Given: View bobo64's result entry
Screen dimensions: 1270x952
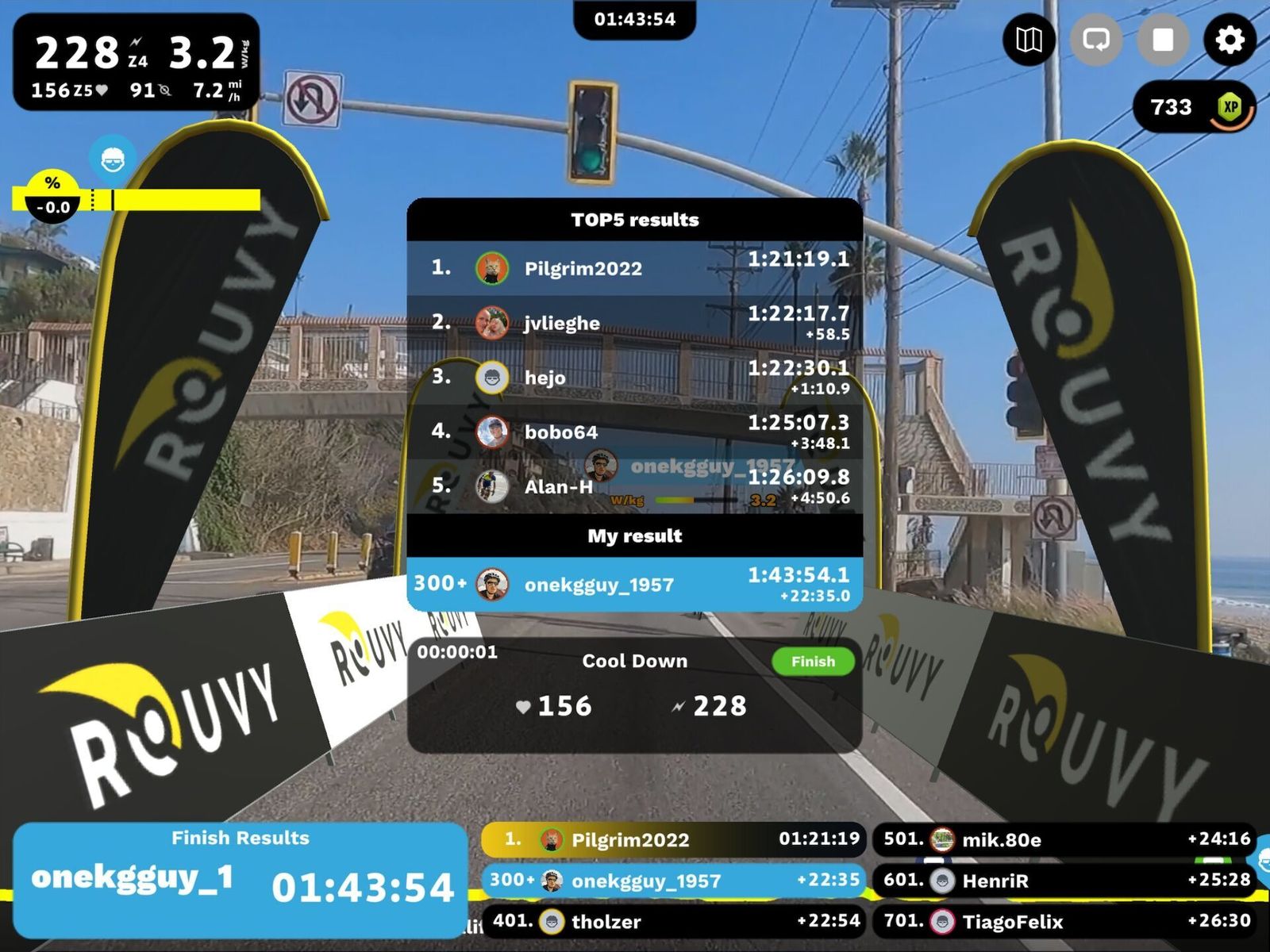Looking at the screenshot, I should coord(634,432).
